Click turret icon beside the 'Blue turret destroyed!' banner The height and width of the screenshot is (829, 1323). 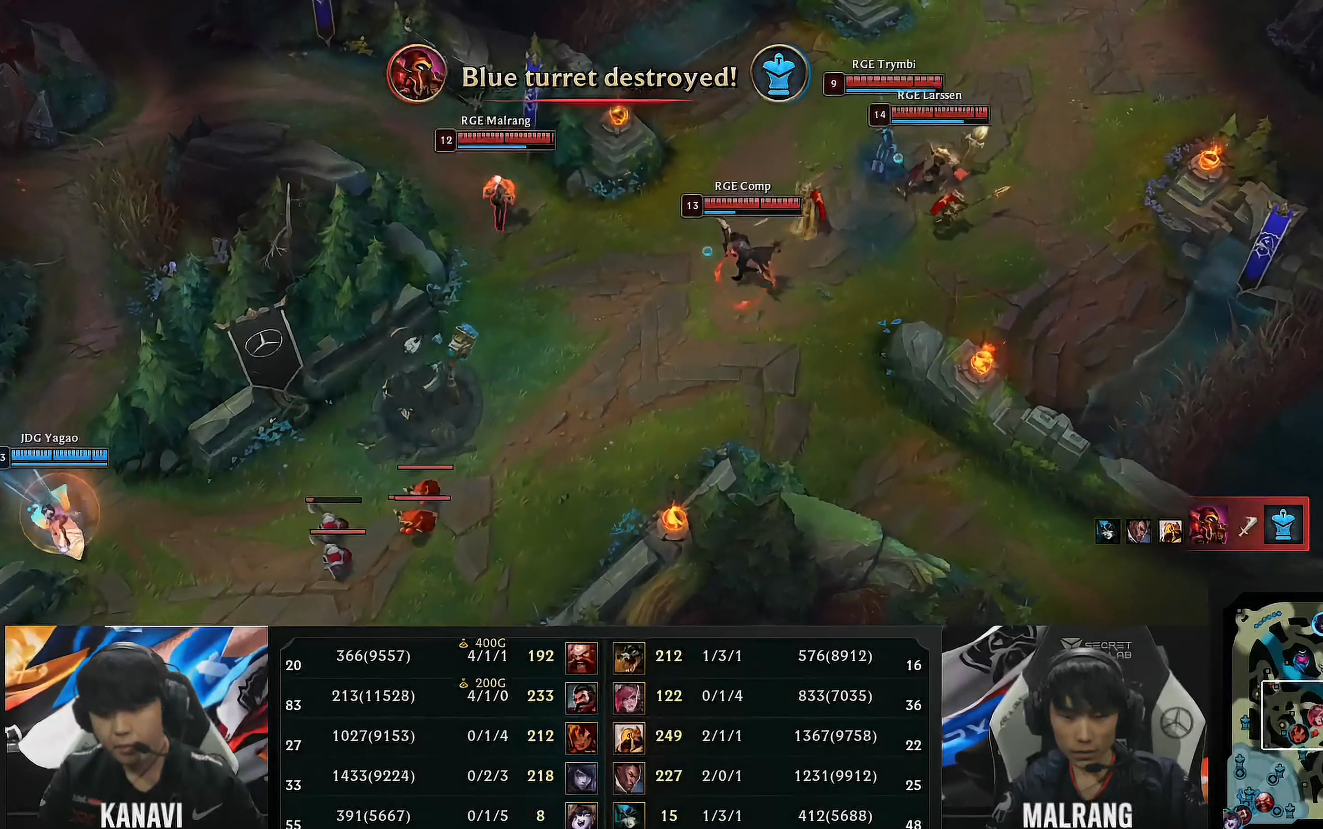pos(780,74)
